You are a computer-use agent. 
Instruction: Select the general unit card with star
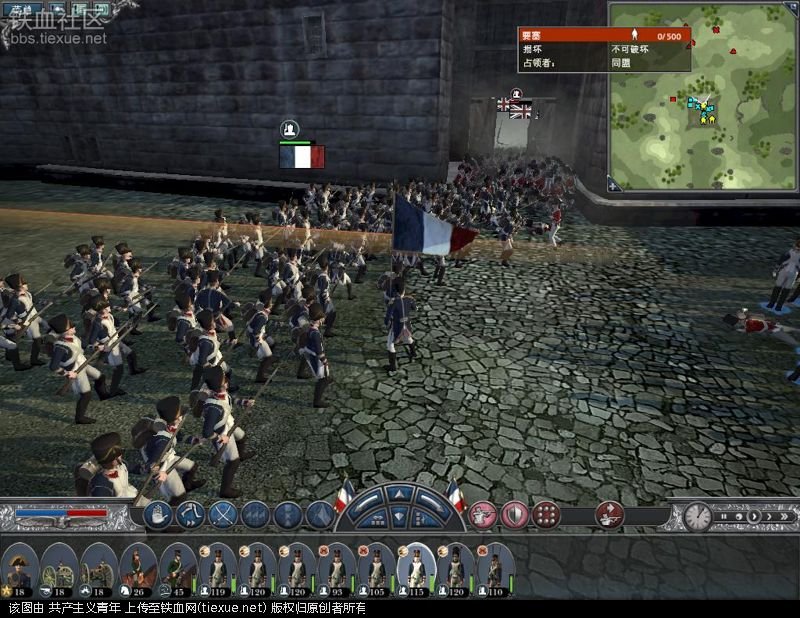pyautogui.click(x=19, y=568)
